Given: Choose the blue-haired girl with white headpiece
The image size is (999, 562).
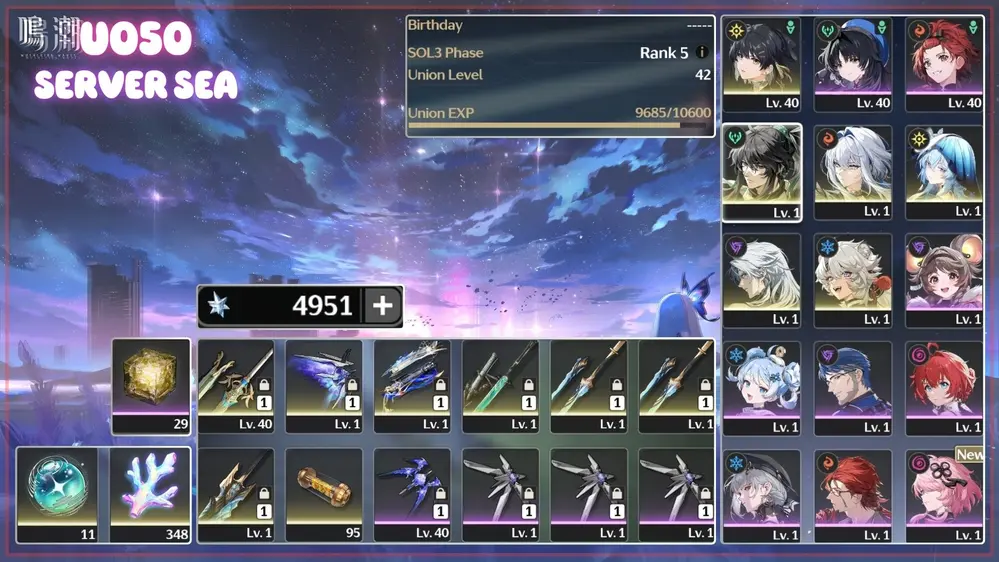Looking at the screenshot, I should pos(944,171).
